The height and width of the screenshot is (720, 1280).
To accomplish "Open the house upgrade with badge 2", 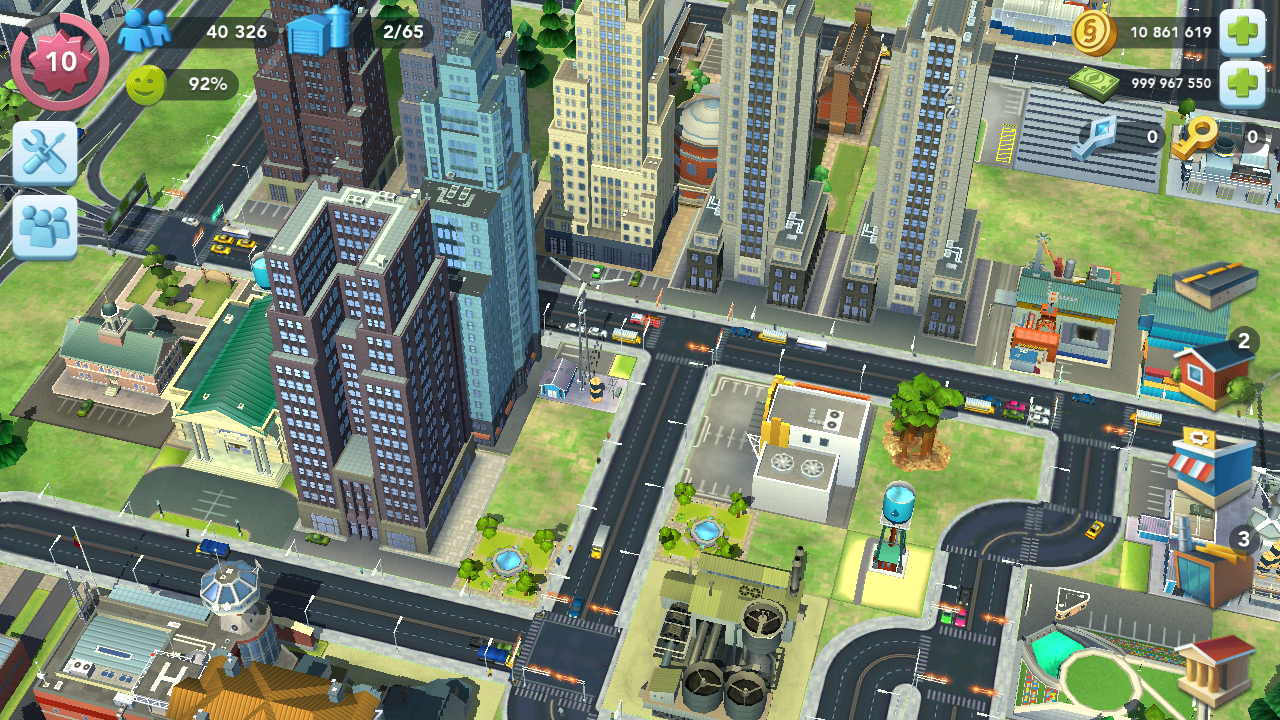I will click(1214, 373).
